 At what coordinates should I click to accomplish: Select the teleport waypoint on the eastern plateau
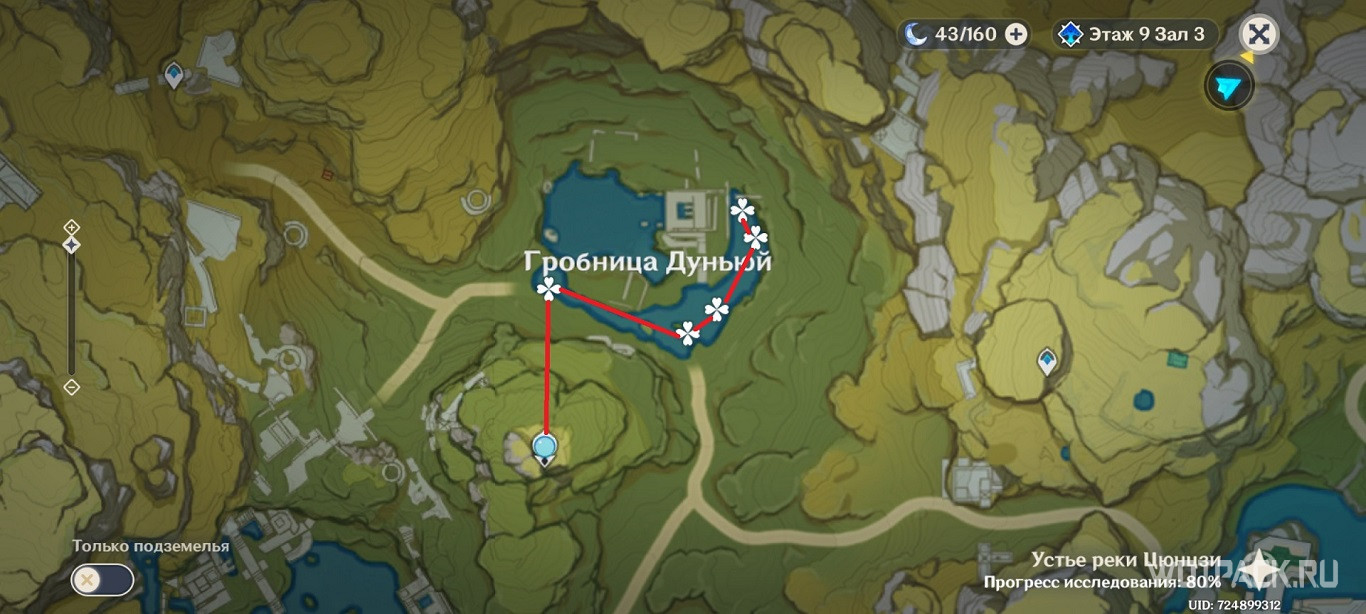click(1047, 360)
